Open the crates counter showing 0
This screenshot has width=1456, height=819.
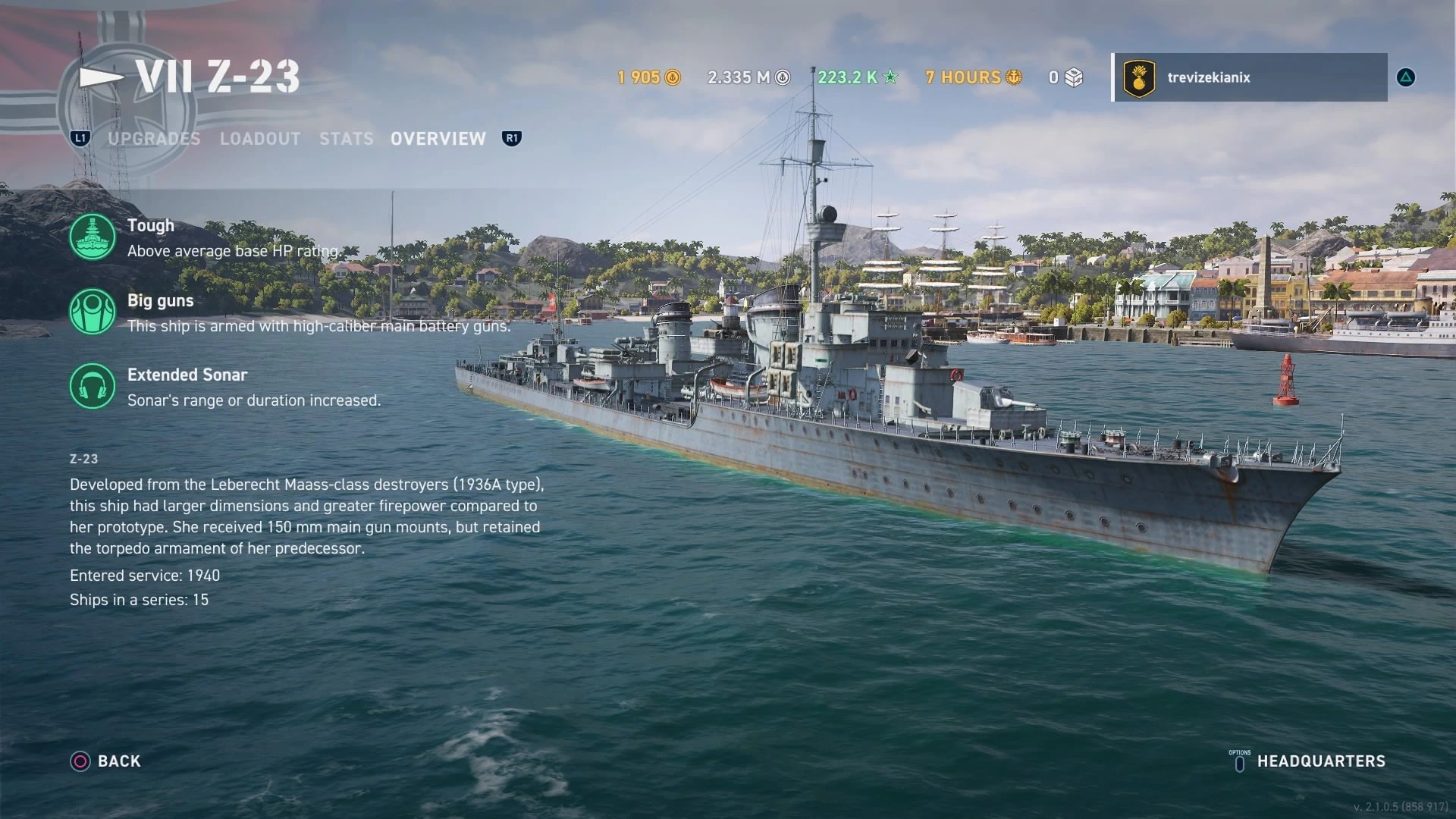(x=1066, y=77)
